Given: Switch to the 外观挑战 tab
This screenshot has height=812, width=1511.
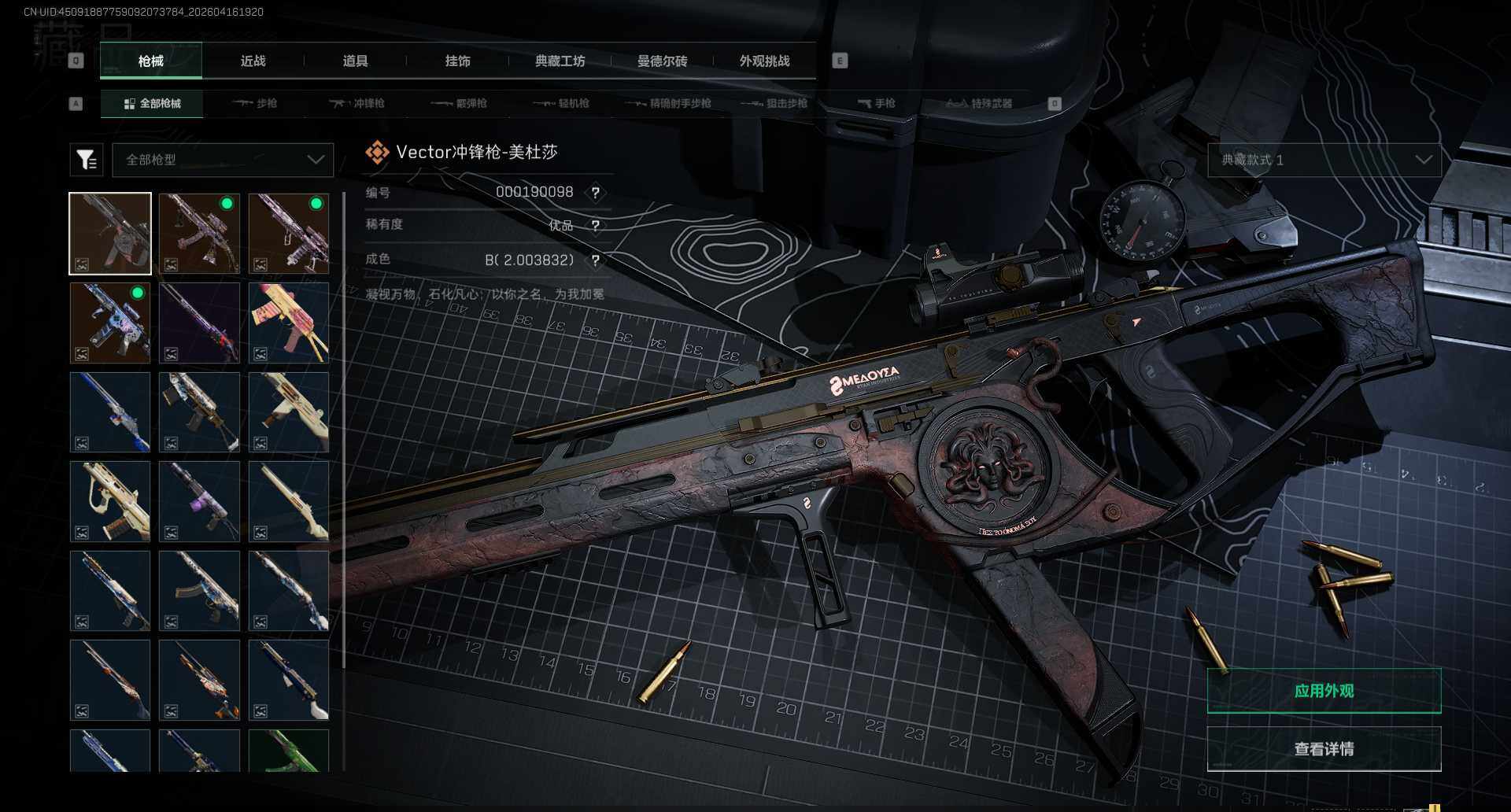Looking at the screenshot, I should 764,61.
